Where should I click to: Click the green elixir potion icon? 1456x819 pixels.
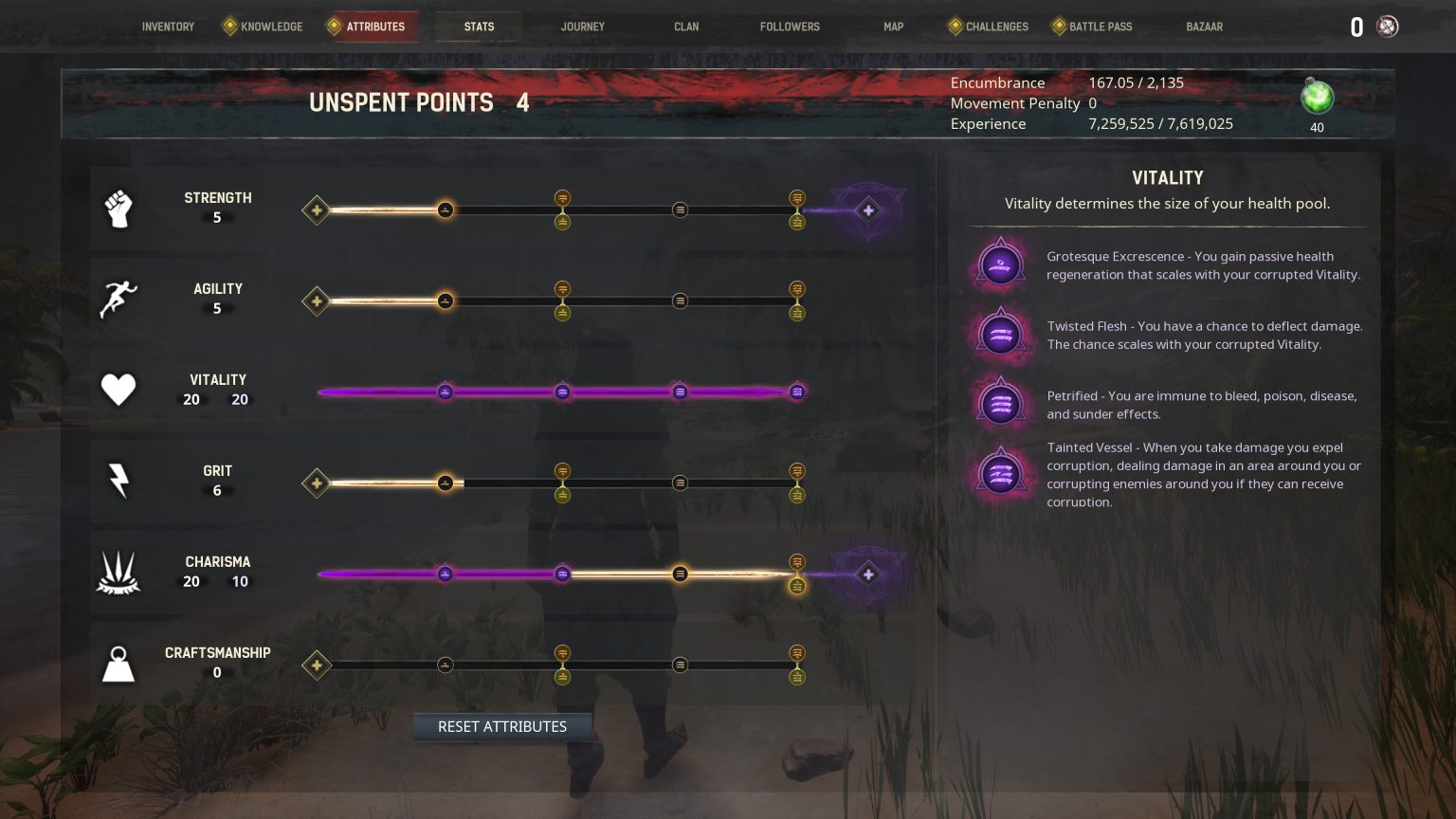1317,98
